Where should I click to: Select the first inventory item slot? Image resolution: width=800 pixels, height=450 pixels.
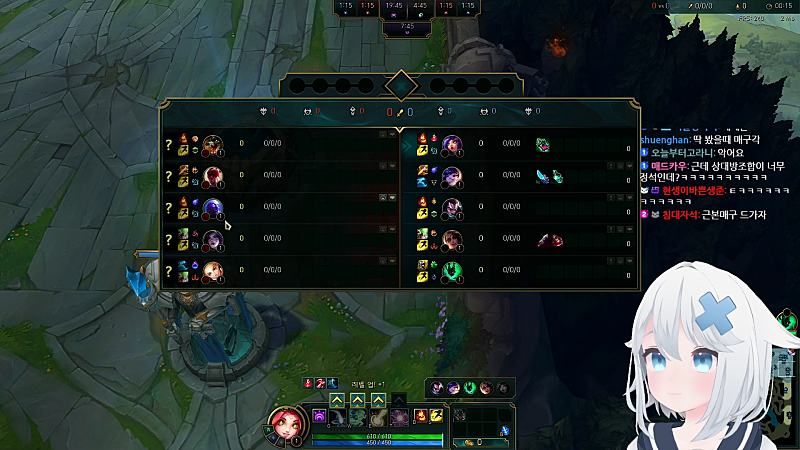[x=461, y=414]
